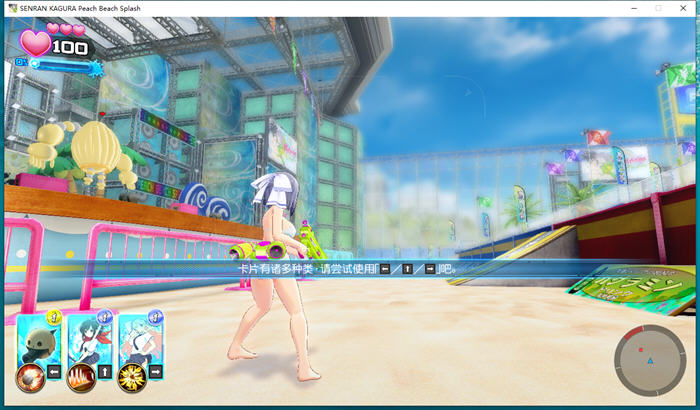Click the circular minimap radar

coord(649,360)
